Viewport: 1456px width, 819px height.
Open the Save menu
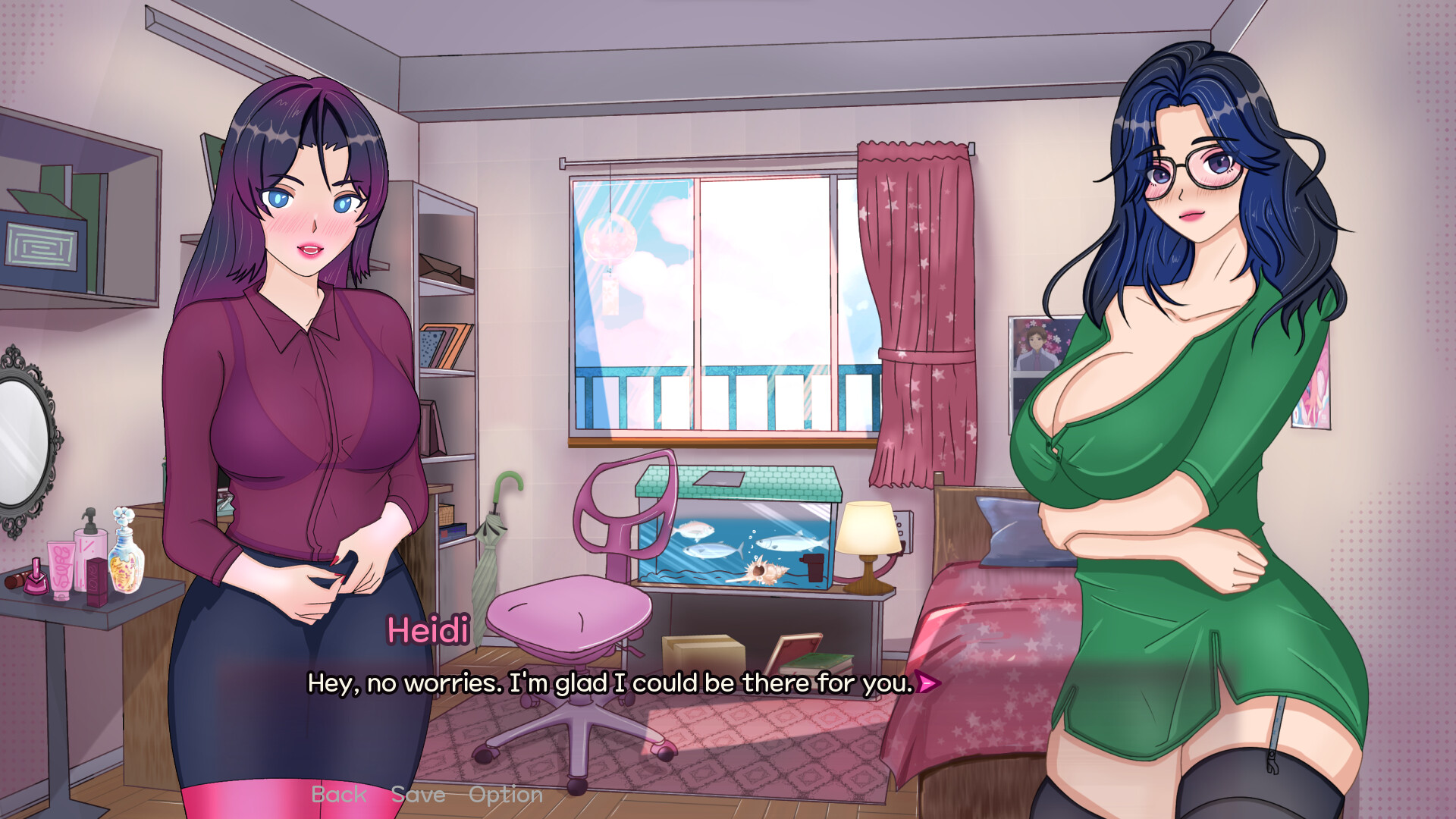418,794
